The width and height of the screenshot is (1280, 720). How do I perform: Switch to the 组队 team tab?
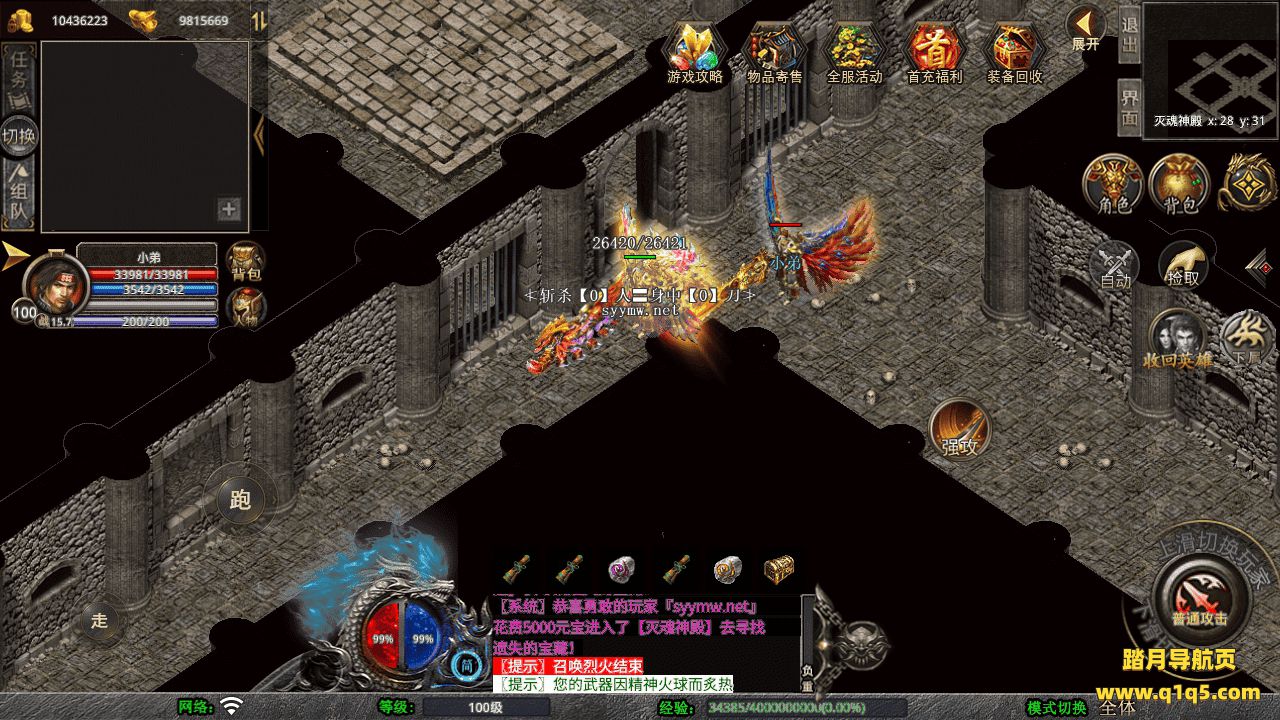pyautogui.click(x=20, y=195)
